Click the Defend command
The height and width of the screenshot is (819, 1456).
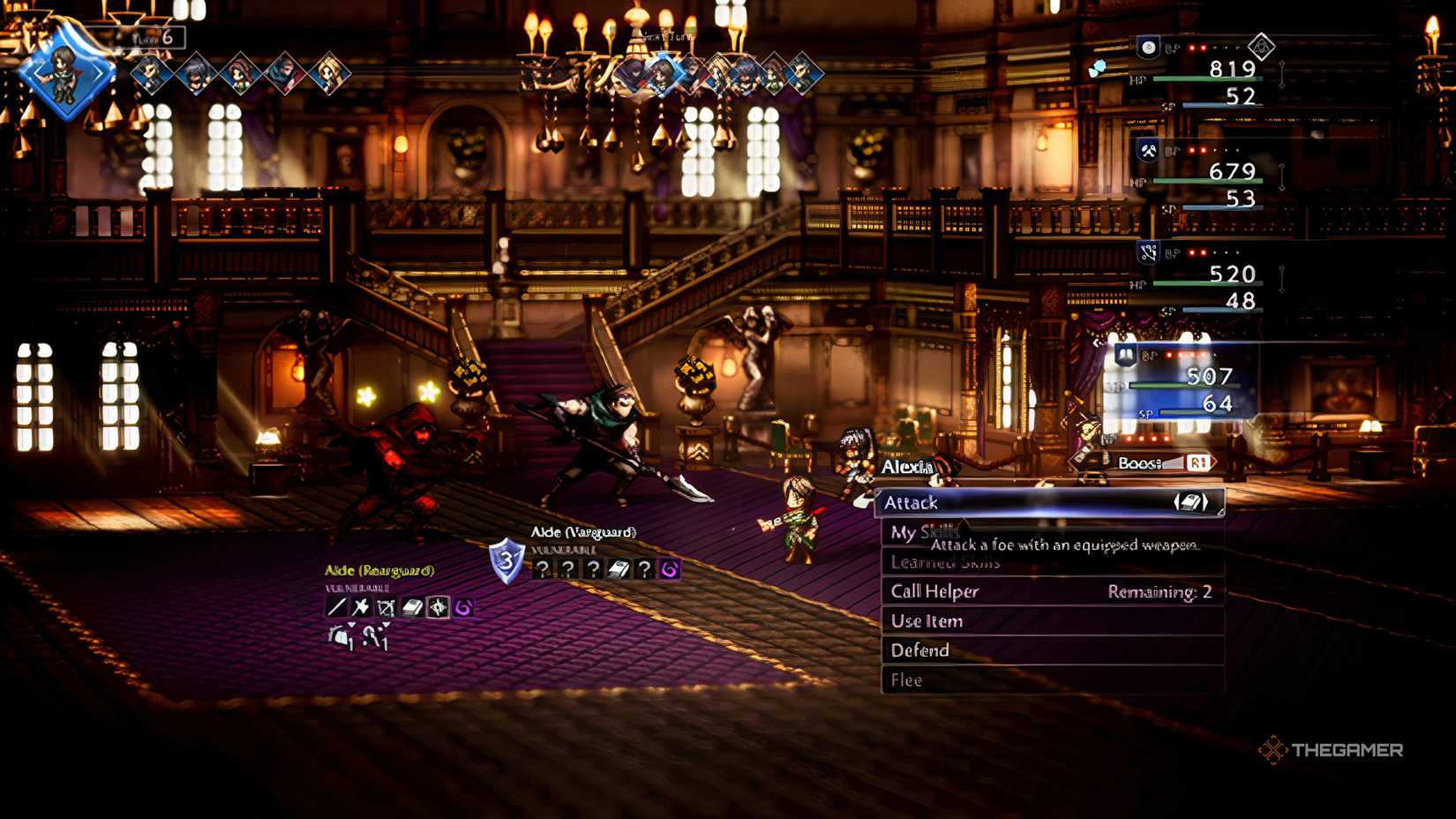coord(919,650)
